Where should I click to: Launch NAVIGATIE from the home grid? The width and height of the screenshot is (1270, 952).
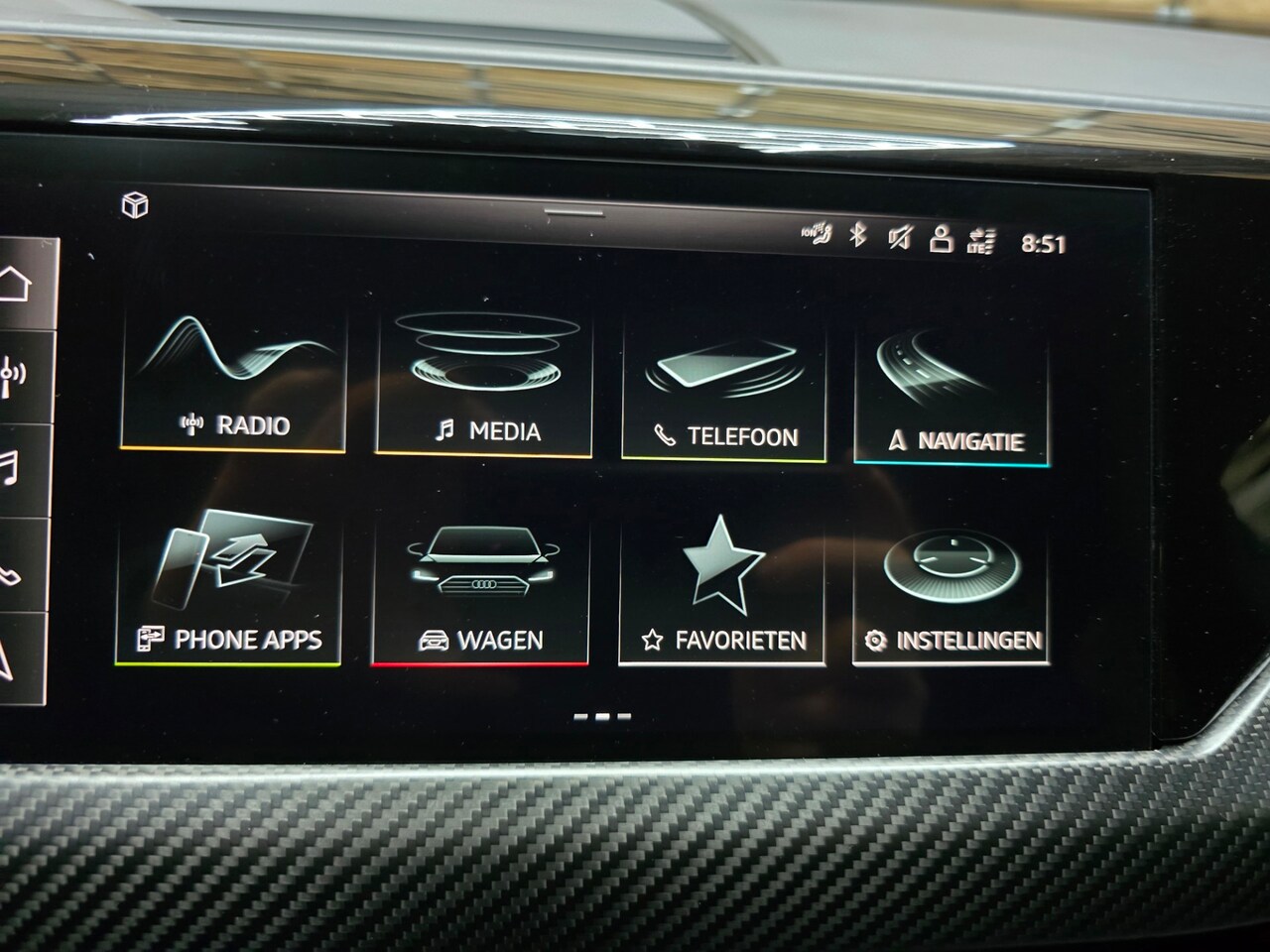952,397
